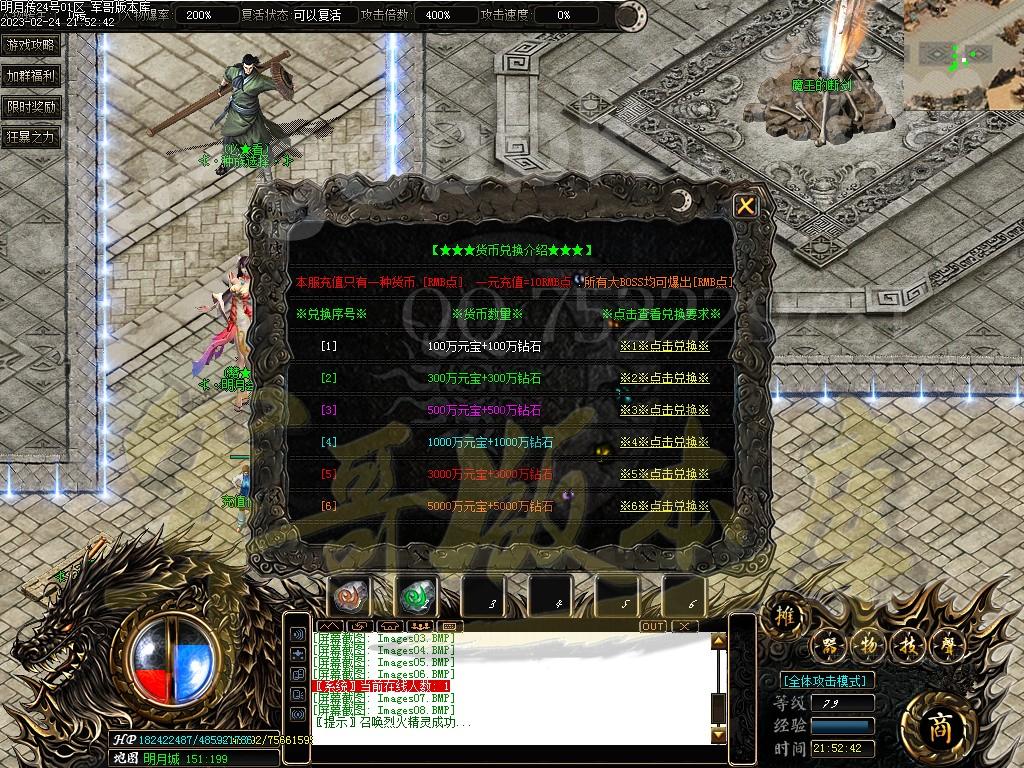Viewport: 1024px width, 768px height.
Task: Toggle the 全体攻击模式 attack mode label
Action: 826,680
